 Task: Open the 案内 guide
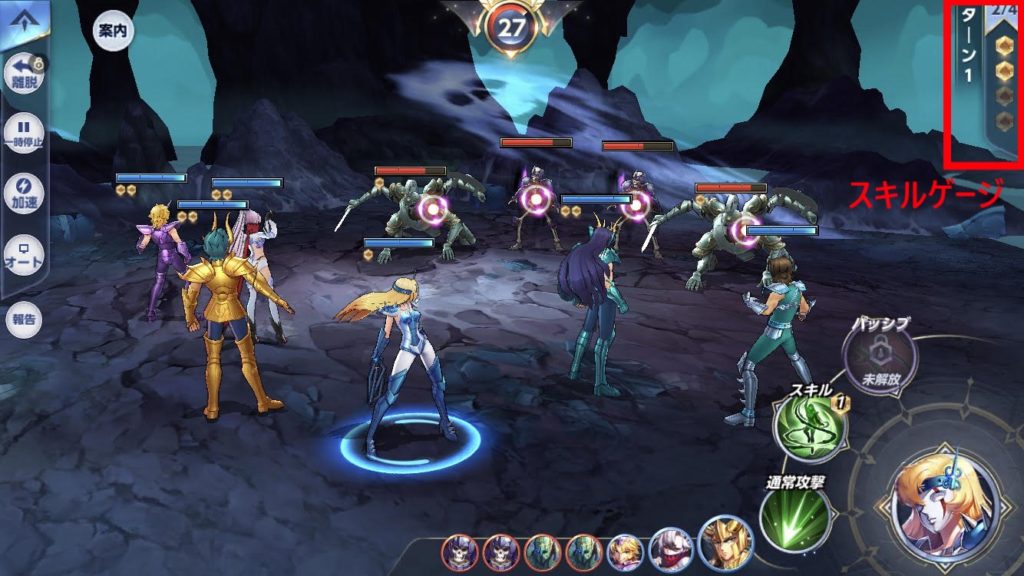pyautogui.click(x=113, y=30)
